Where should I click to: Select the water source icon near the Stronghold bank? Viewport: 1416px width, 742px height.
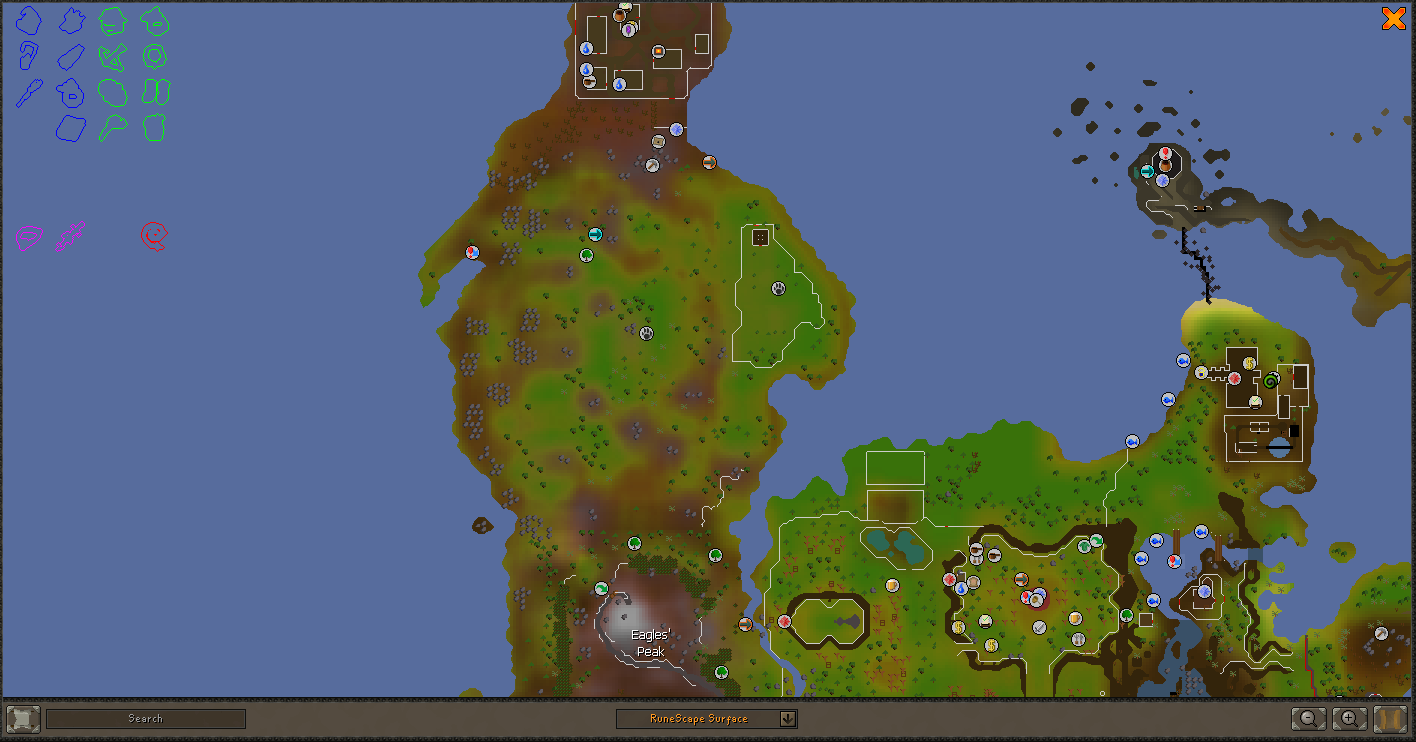[959, 588]
